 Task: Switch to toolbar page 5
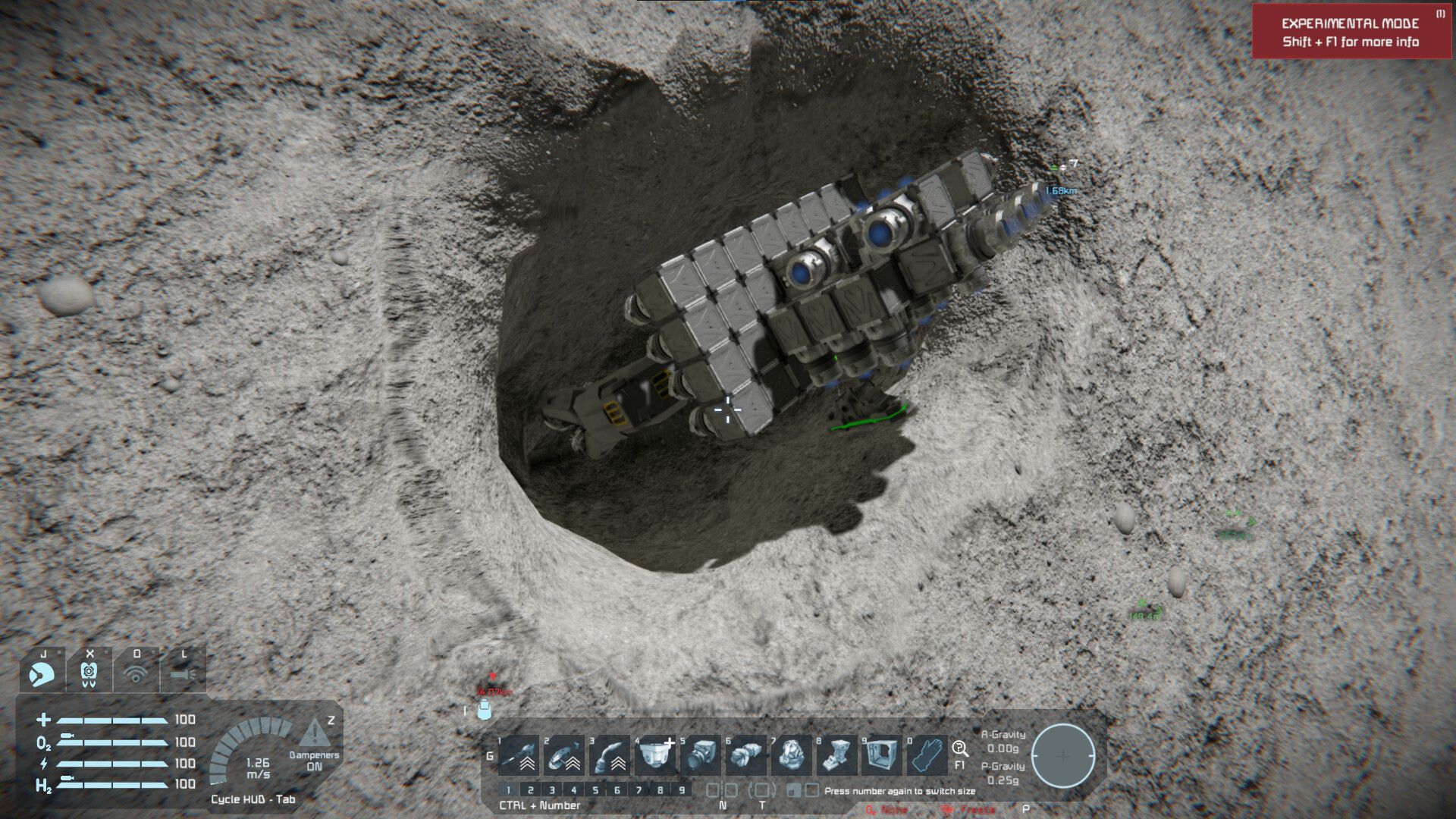coord(595,790)
